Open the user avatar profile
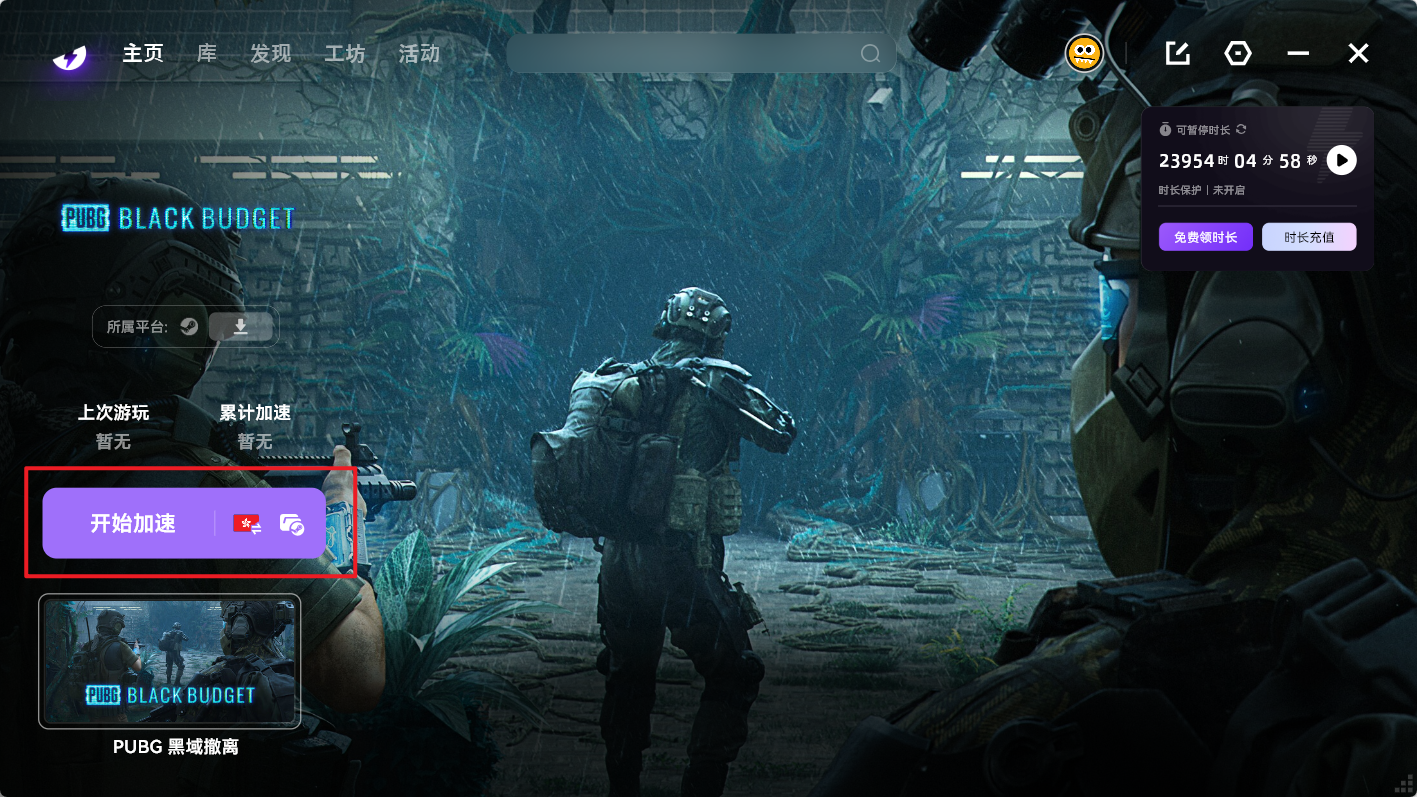Image resolution: width=1417 pixels, height=797 pixels. click(x=1084, y=53)
